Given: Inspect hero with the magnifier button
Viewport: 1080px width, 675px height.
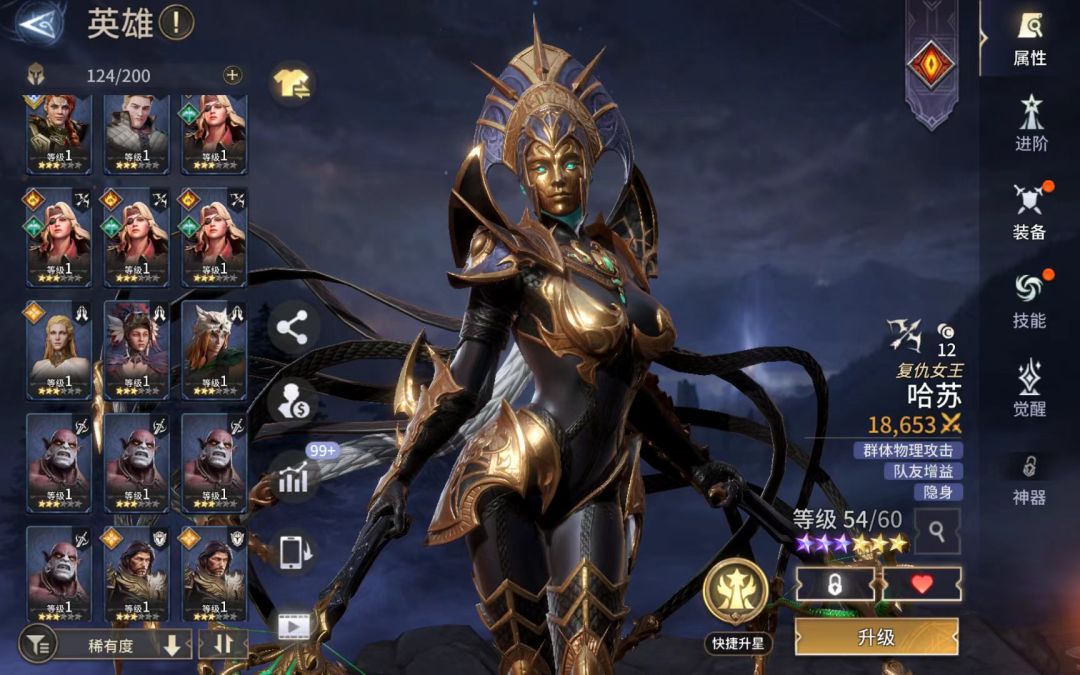Looking at the screenshot, I should click(937, 531).
